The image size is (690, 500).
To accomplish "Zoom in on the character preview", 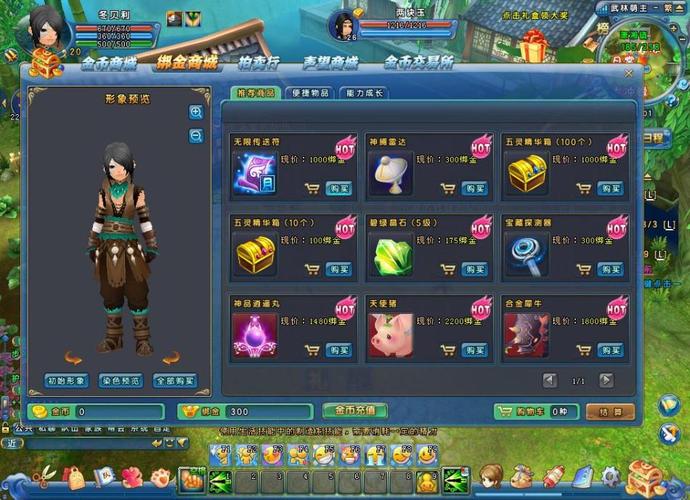I will pos(196,112).
